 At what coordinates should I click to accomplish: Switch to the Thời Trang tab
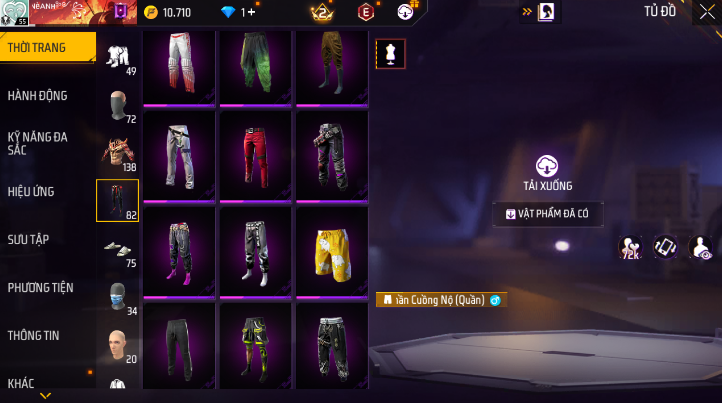pyautogui.click(x=47, y=47)
